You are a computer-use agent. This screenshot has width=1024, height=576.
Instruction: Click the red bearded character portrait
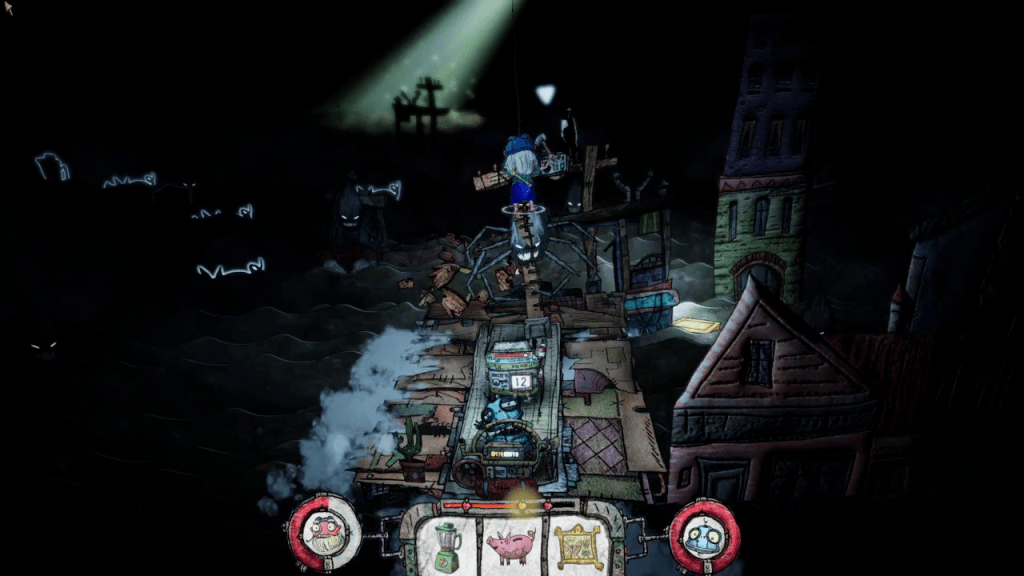(325, 531)
